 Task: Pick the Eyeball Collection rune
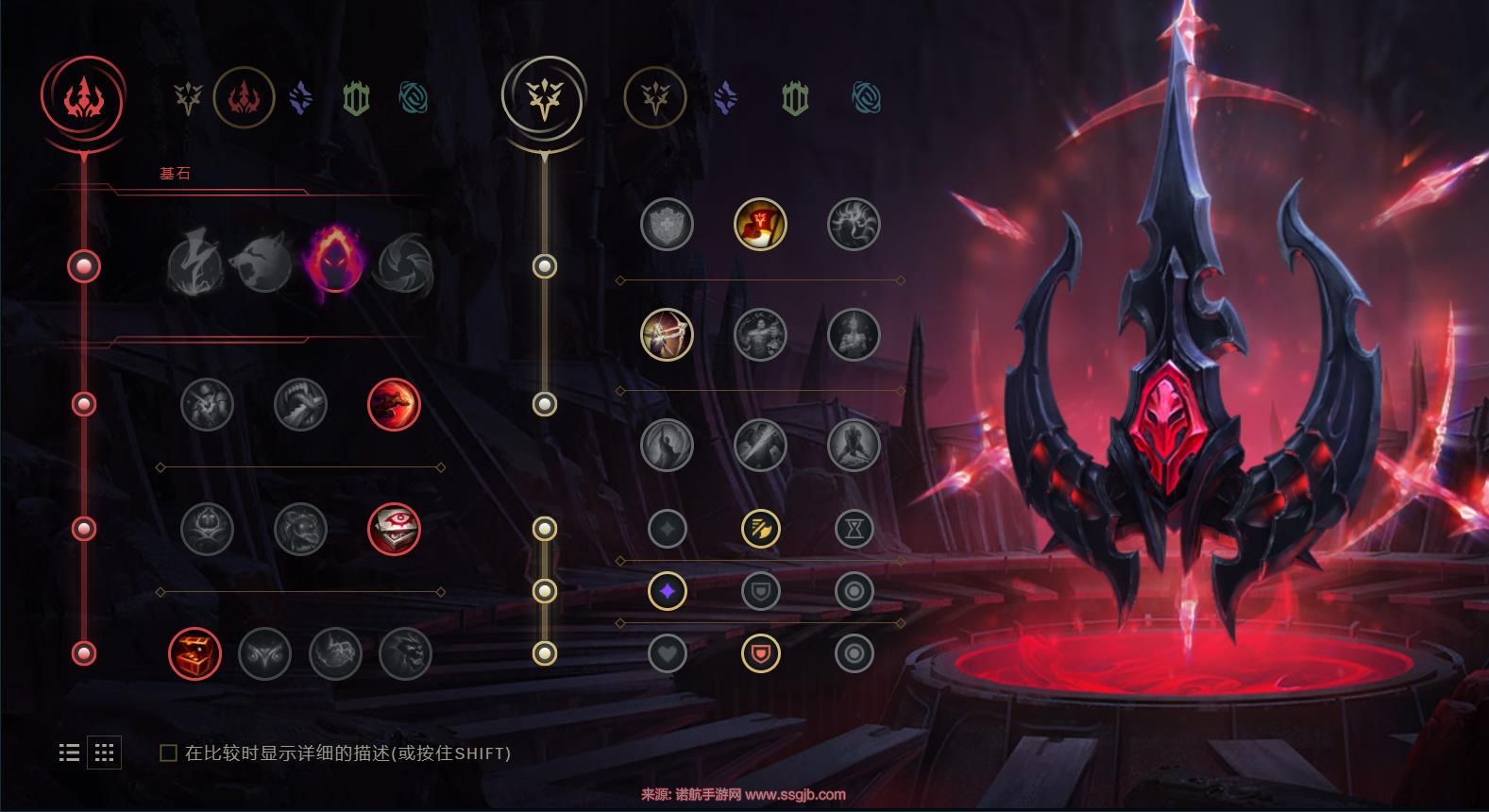point(393,529)
